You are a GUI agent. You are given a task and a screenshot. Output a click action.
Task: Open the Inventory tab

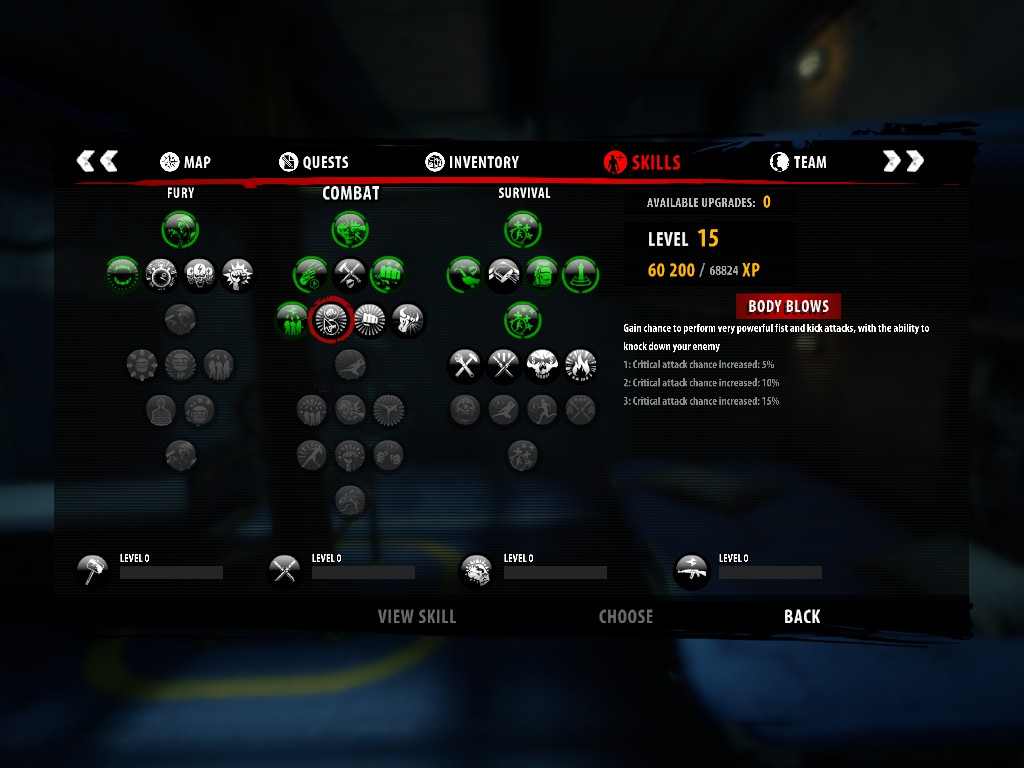coord(472,162)
